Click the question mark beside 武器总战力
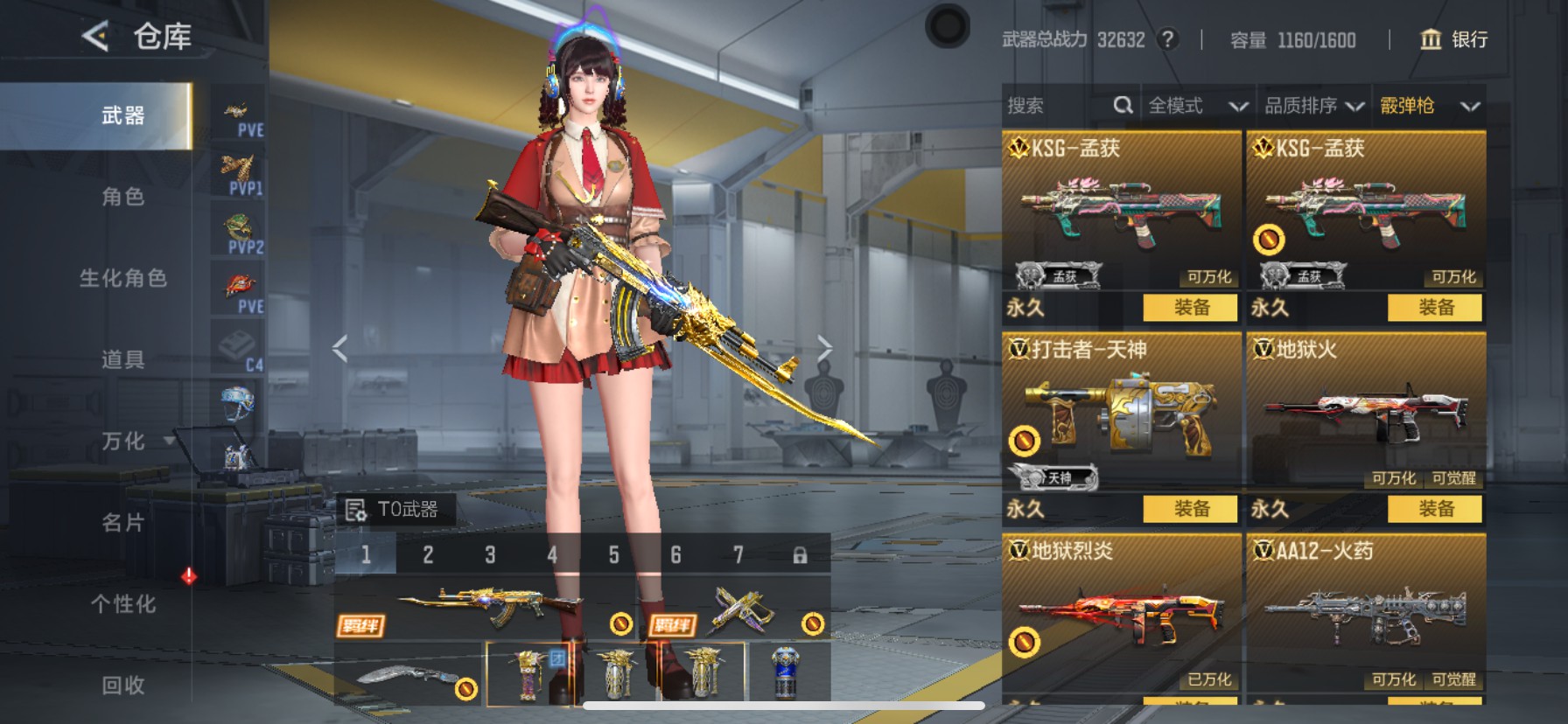This screenshot has width=1568, height=724. (x=1168, y=39)
